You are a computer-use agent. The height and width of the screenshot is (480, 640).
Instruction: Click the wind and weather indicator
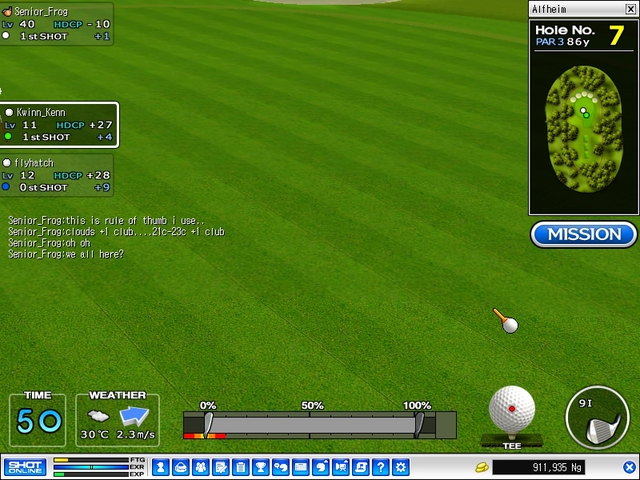tap(117, 419)
